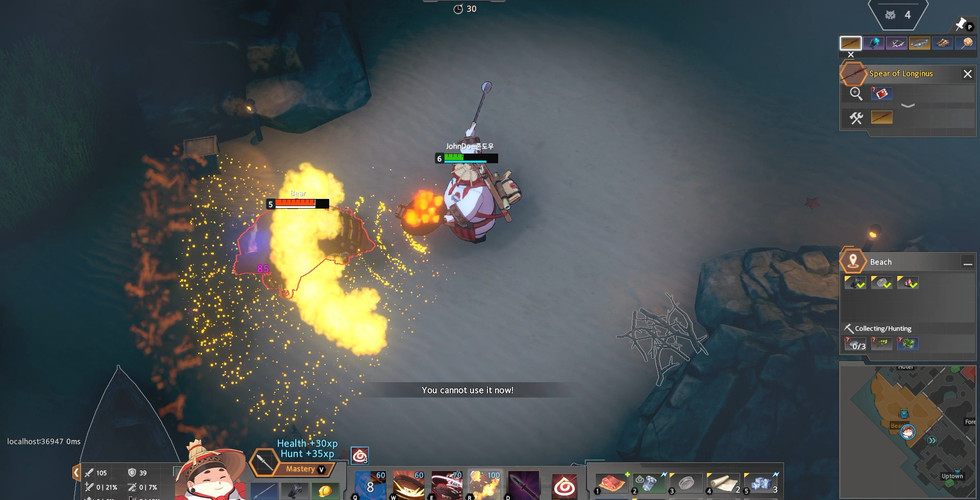Minimize the Beach area panel
The image size is (980, 500).
(x=967, y=262)
